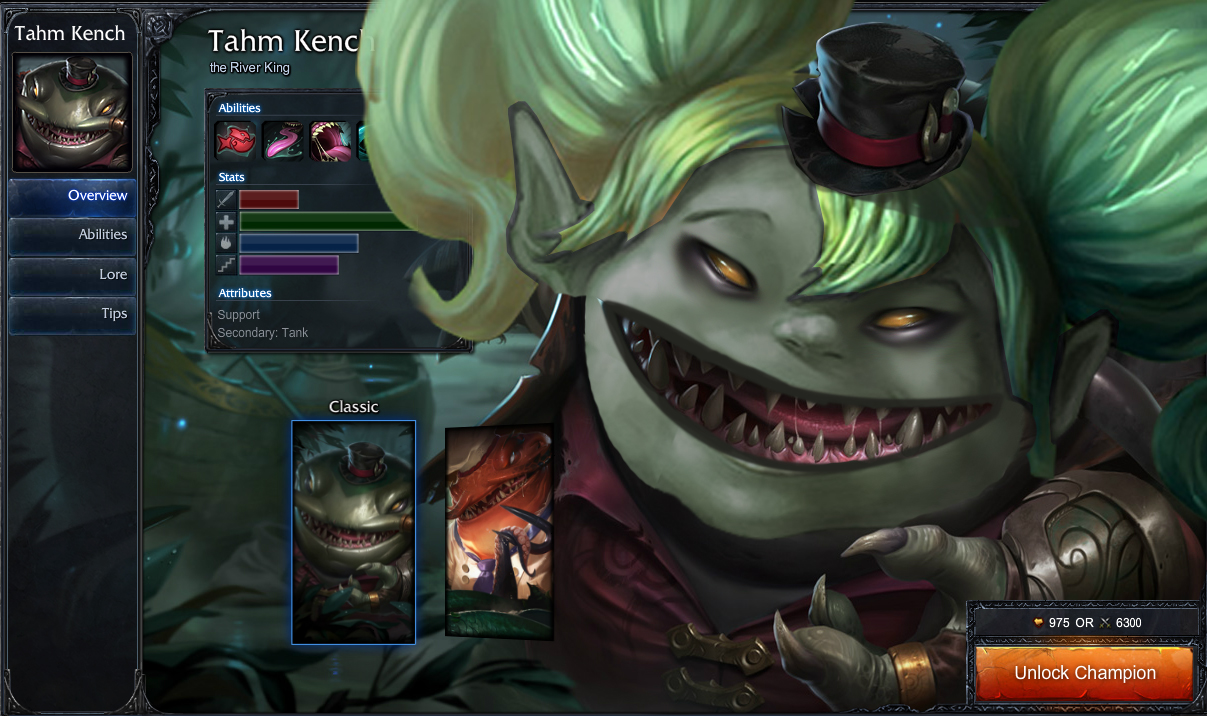1207x716 pixels.
Task: Click the Unlock Champion button
Action: point(1084,673)
